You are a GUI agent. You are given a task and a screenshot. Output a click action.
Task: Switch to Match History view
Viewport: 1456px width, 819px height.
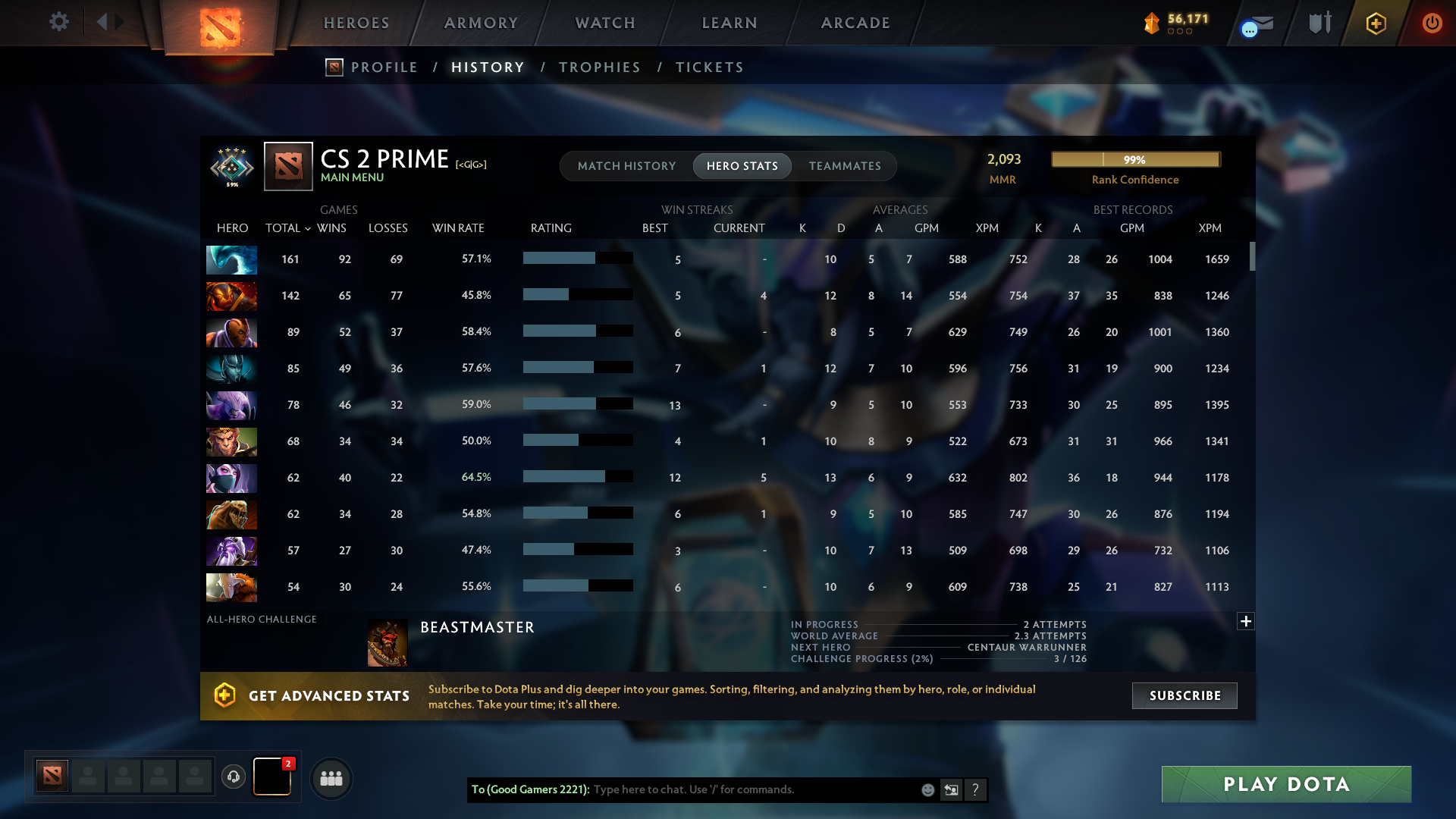point(626,165)
